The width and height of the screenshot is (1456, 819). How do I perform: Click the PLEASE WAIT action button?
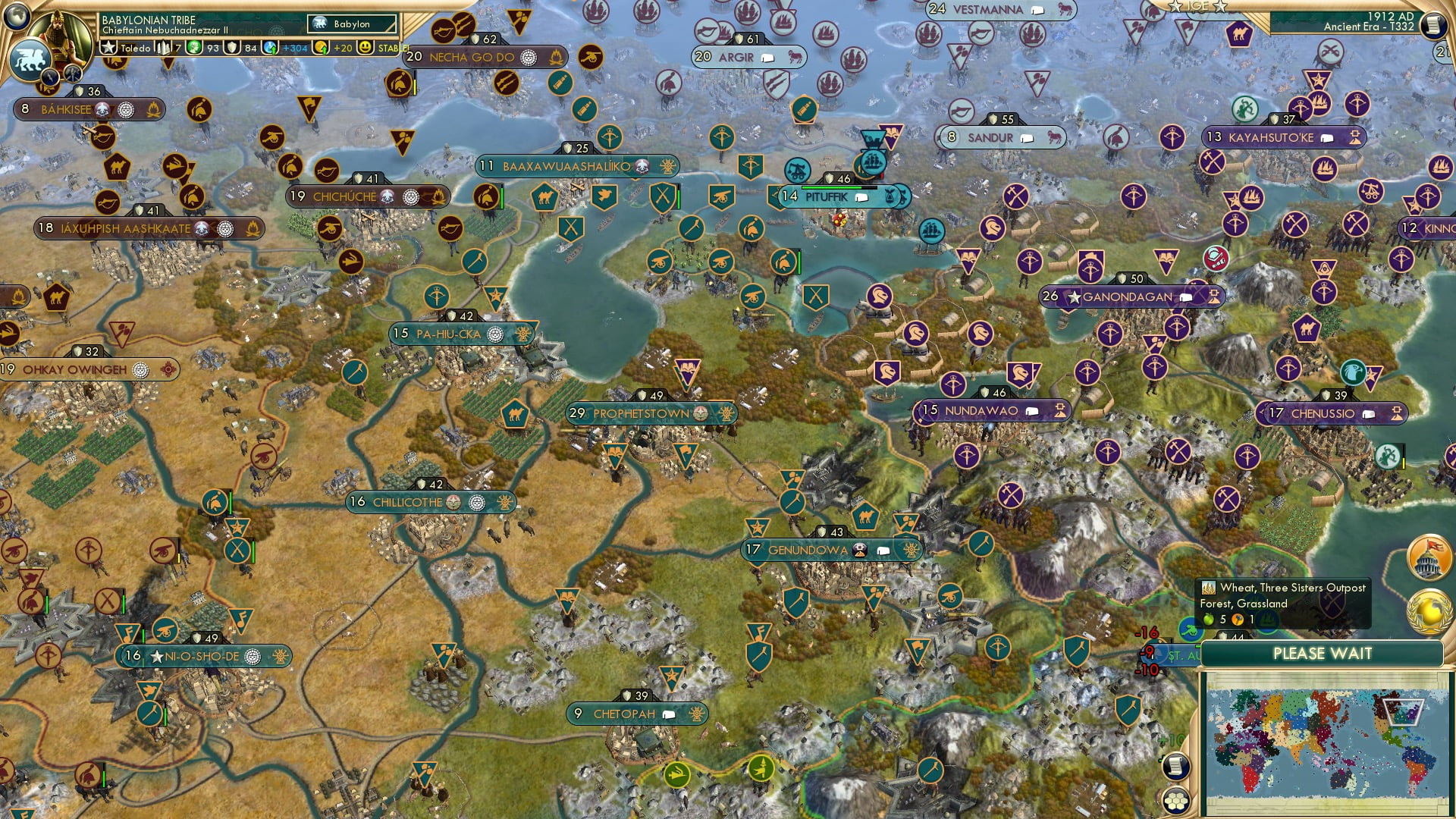1323,653
